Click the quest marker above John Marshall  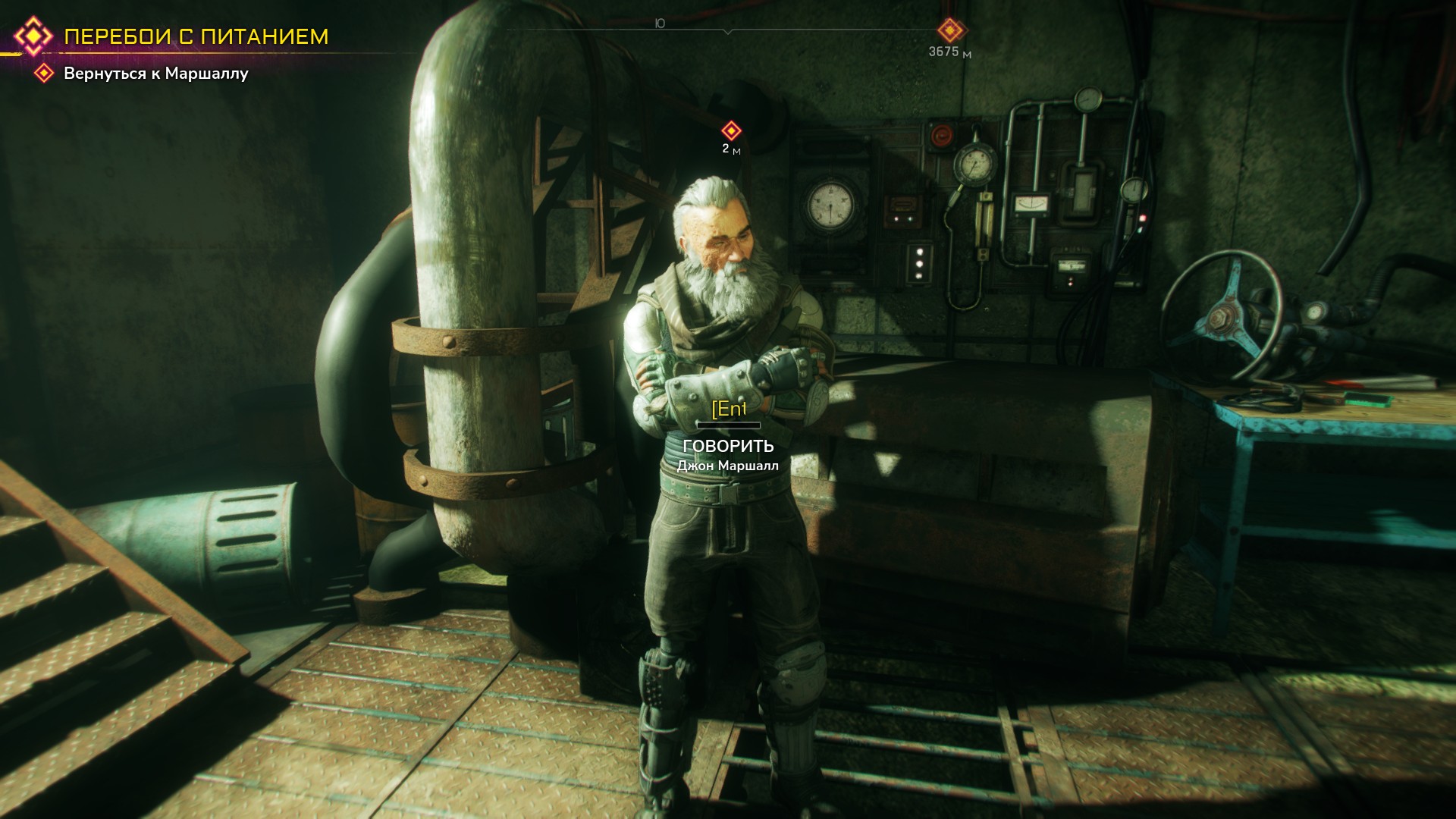731,130
